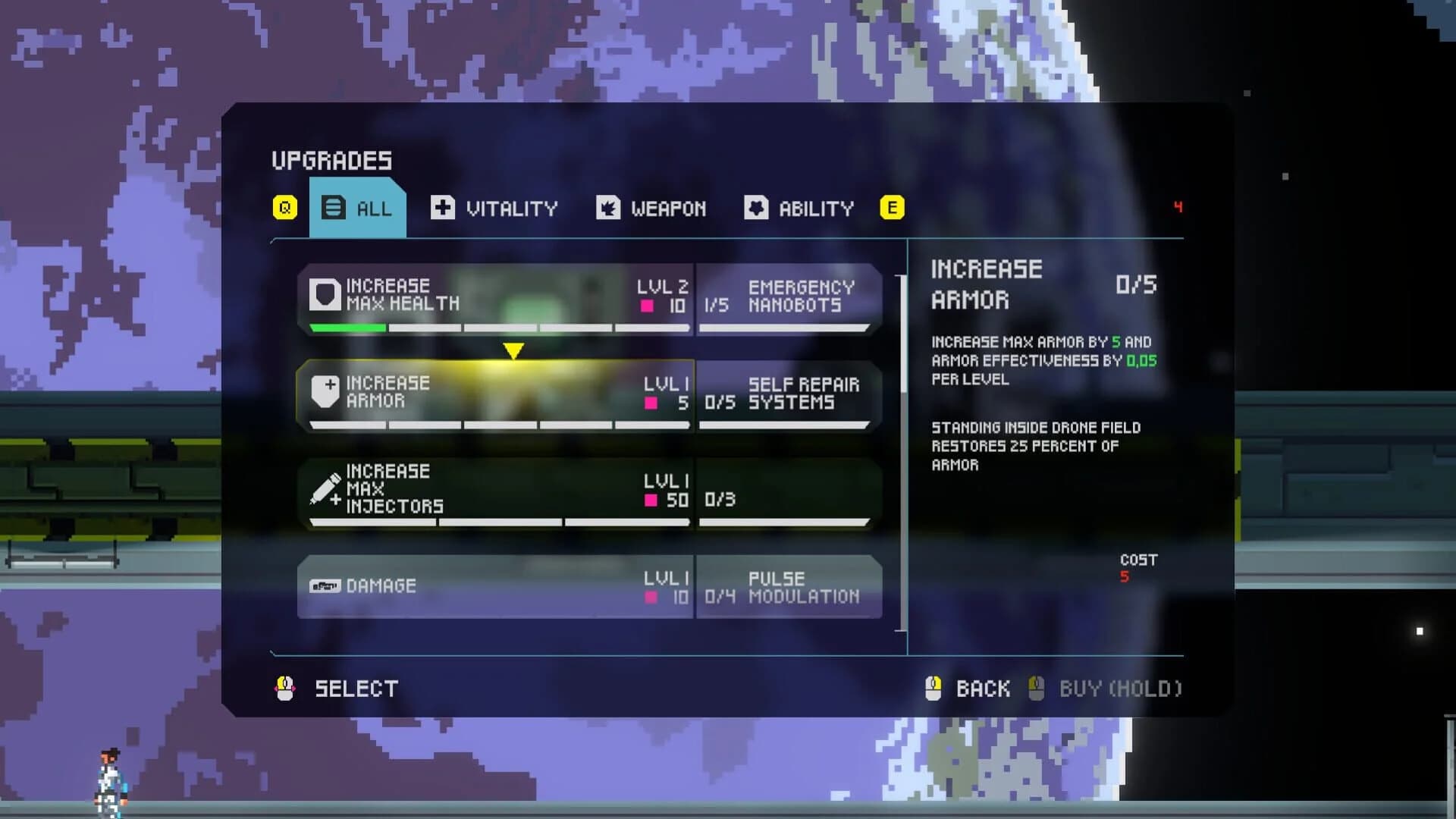Click the yellow selection arrow above Increase Armor

(513, 350)
